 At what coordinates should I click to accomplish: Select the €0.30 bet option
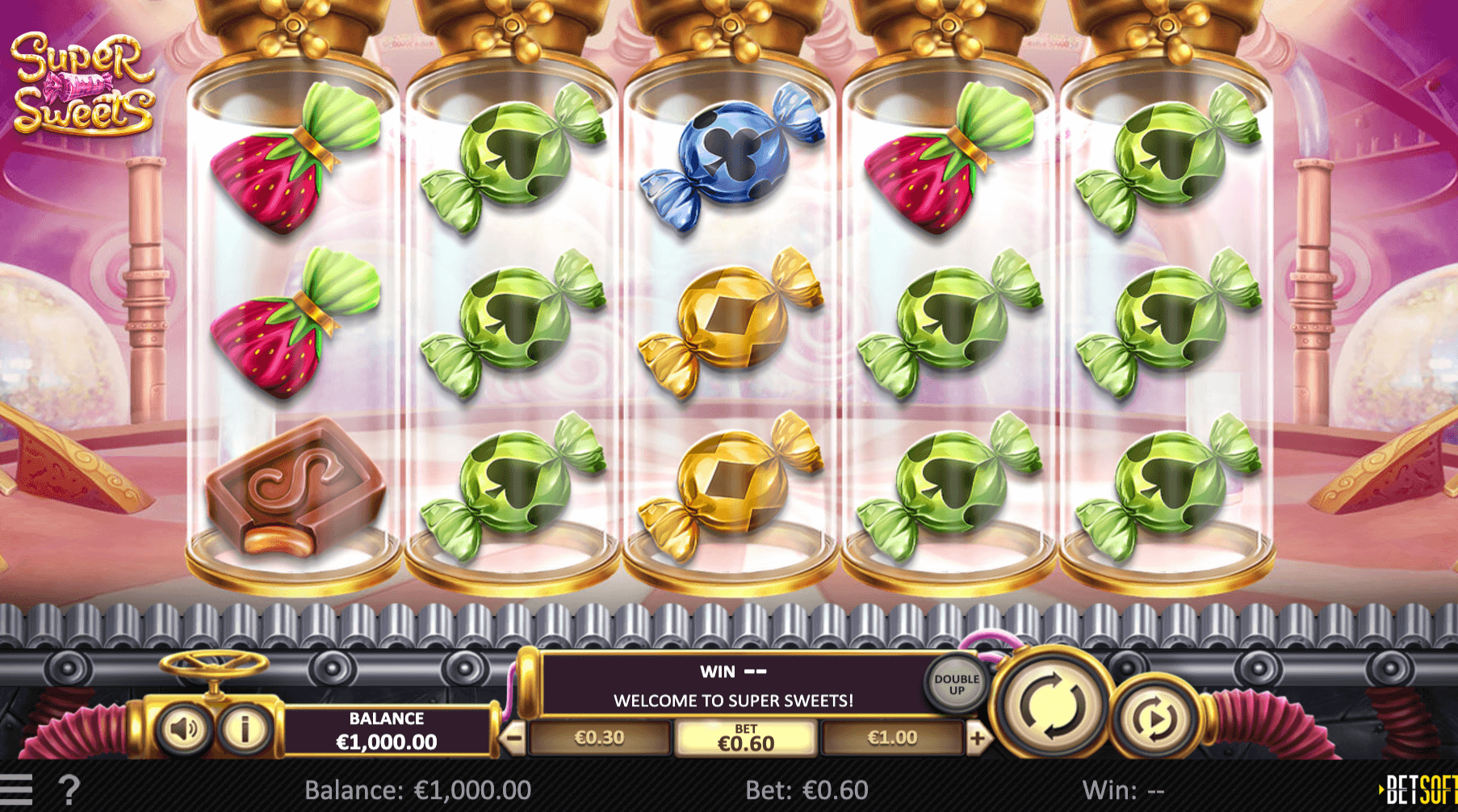tap(599, 738)
